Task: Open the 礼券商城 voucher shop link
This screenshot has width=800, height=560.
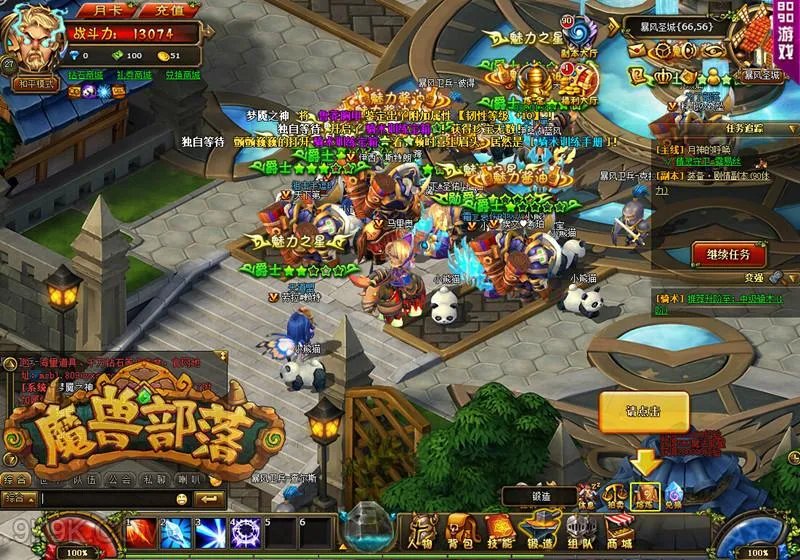Action: point(134,75)
